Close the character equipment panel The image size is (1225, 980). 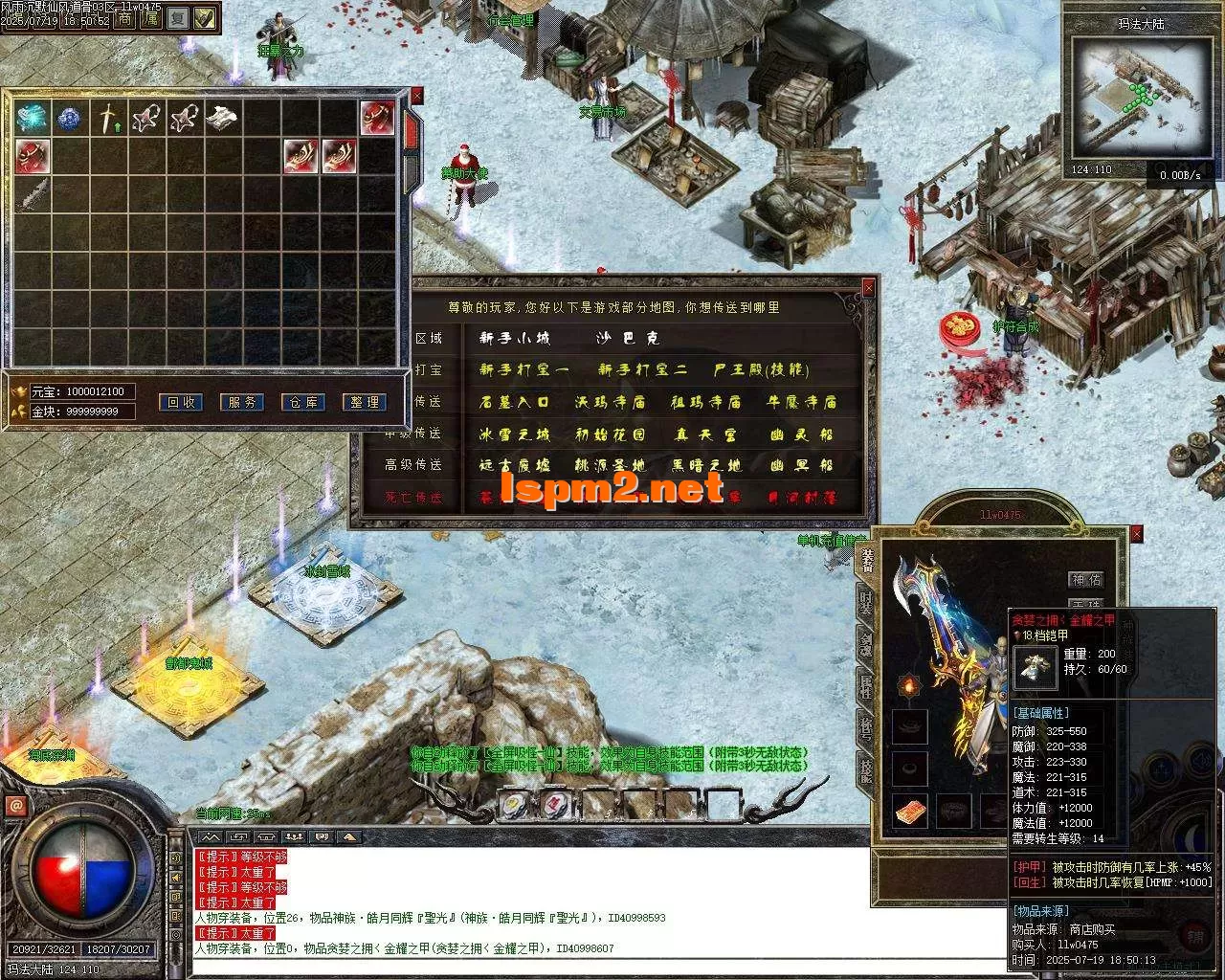tap(1137, 534)
